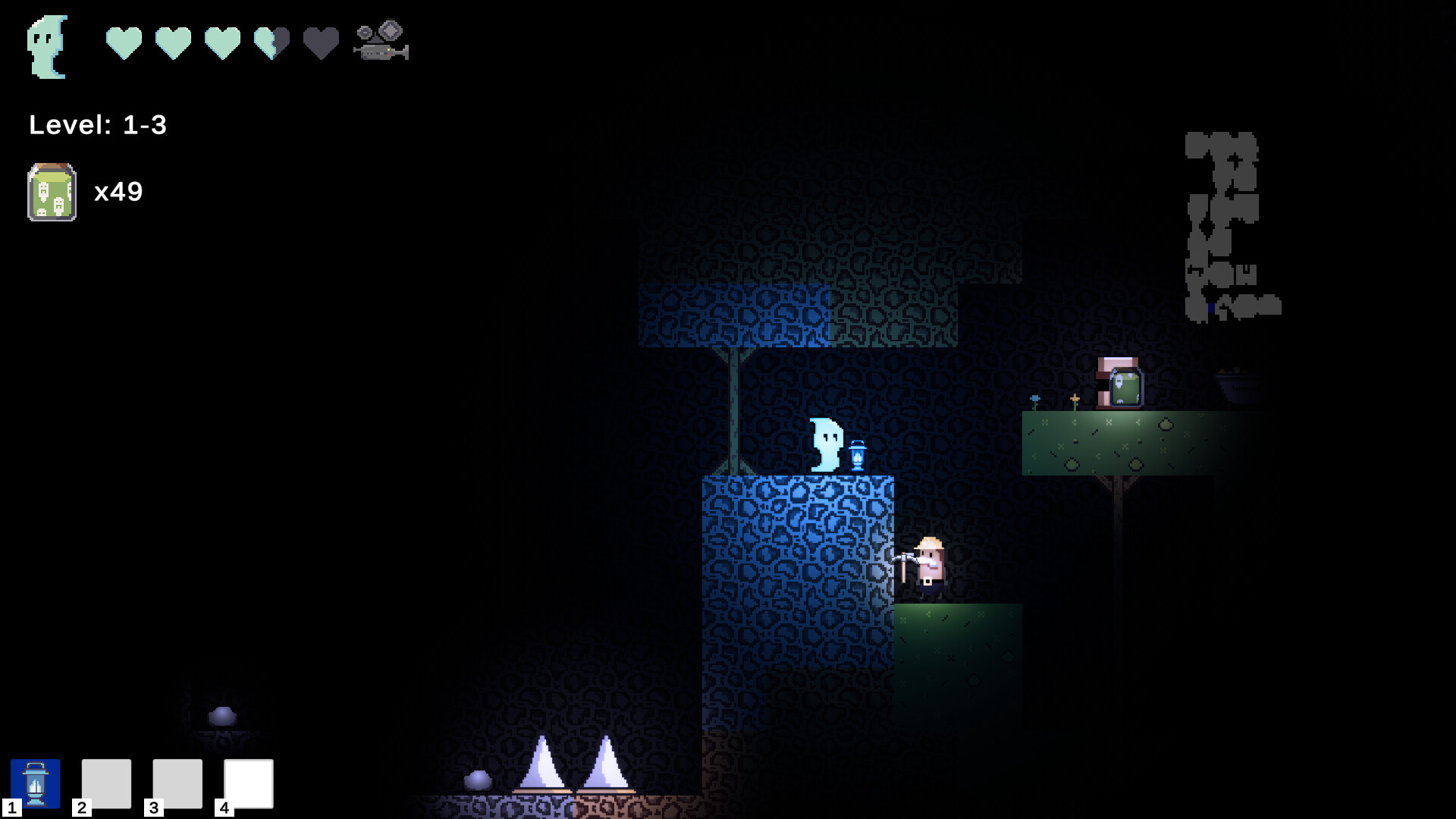Click the ghost character portrait
This screenshot has height=819, width=1456.
click(x=47, y=45)
